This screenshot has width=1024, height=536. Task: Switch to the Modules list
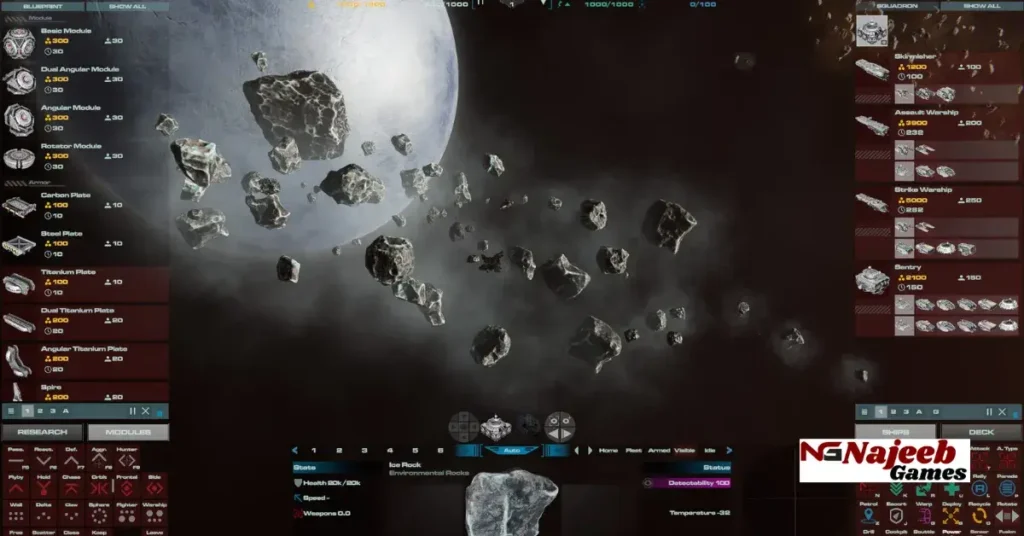pos(128,432)
